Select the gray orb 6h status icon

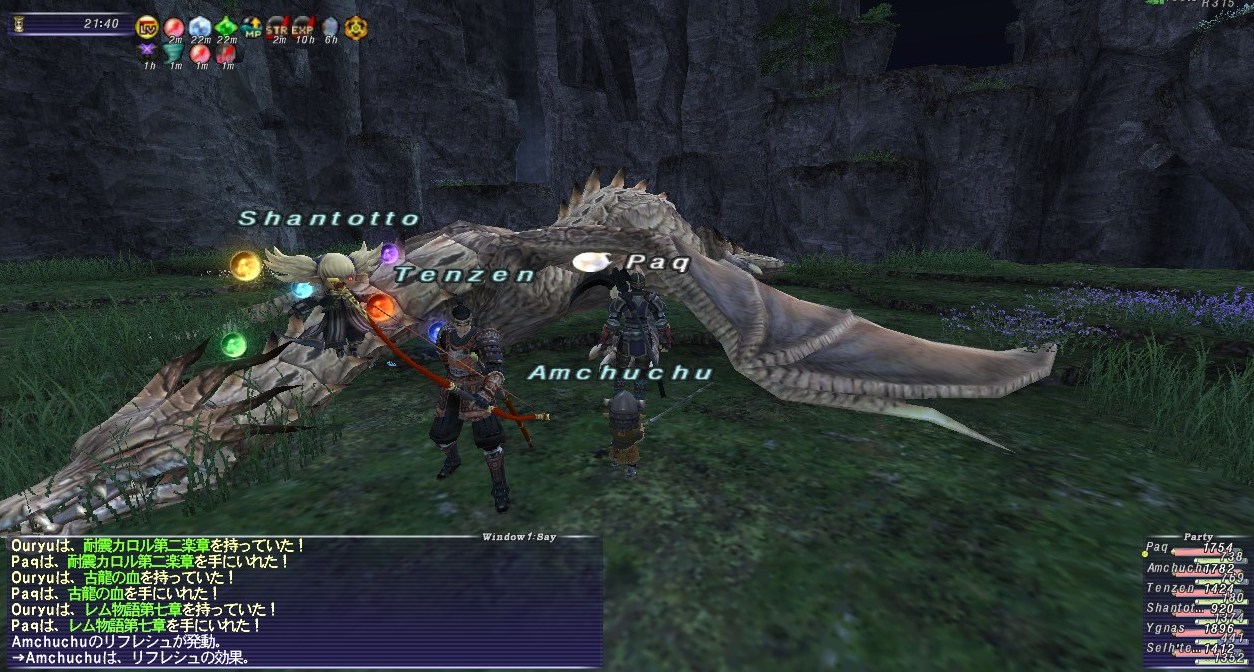[329, 27]
